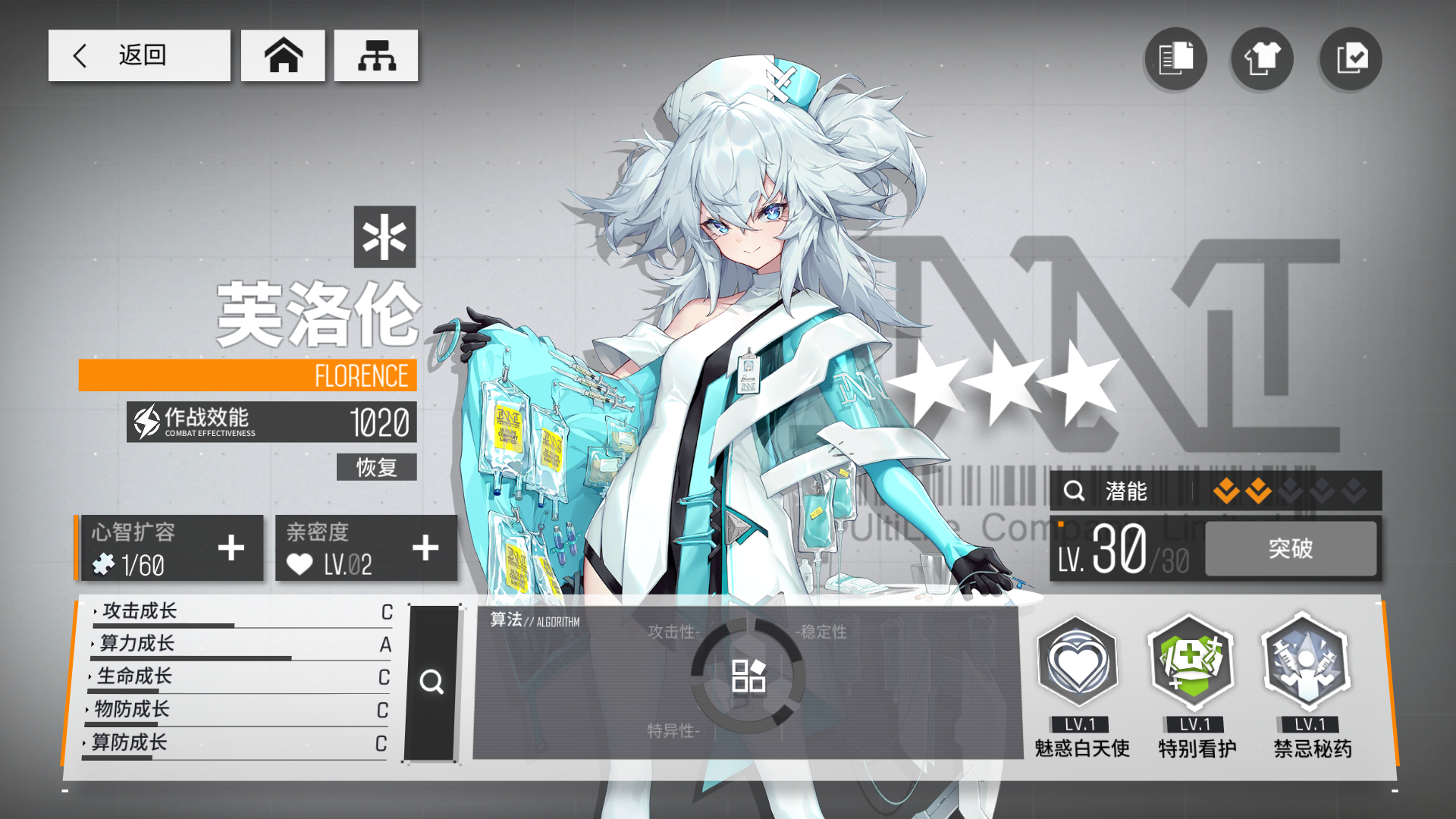
Task: Click the magnifier icon beside 潜能
Action: 1074,491
